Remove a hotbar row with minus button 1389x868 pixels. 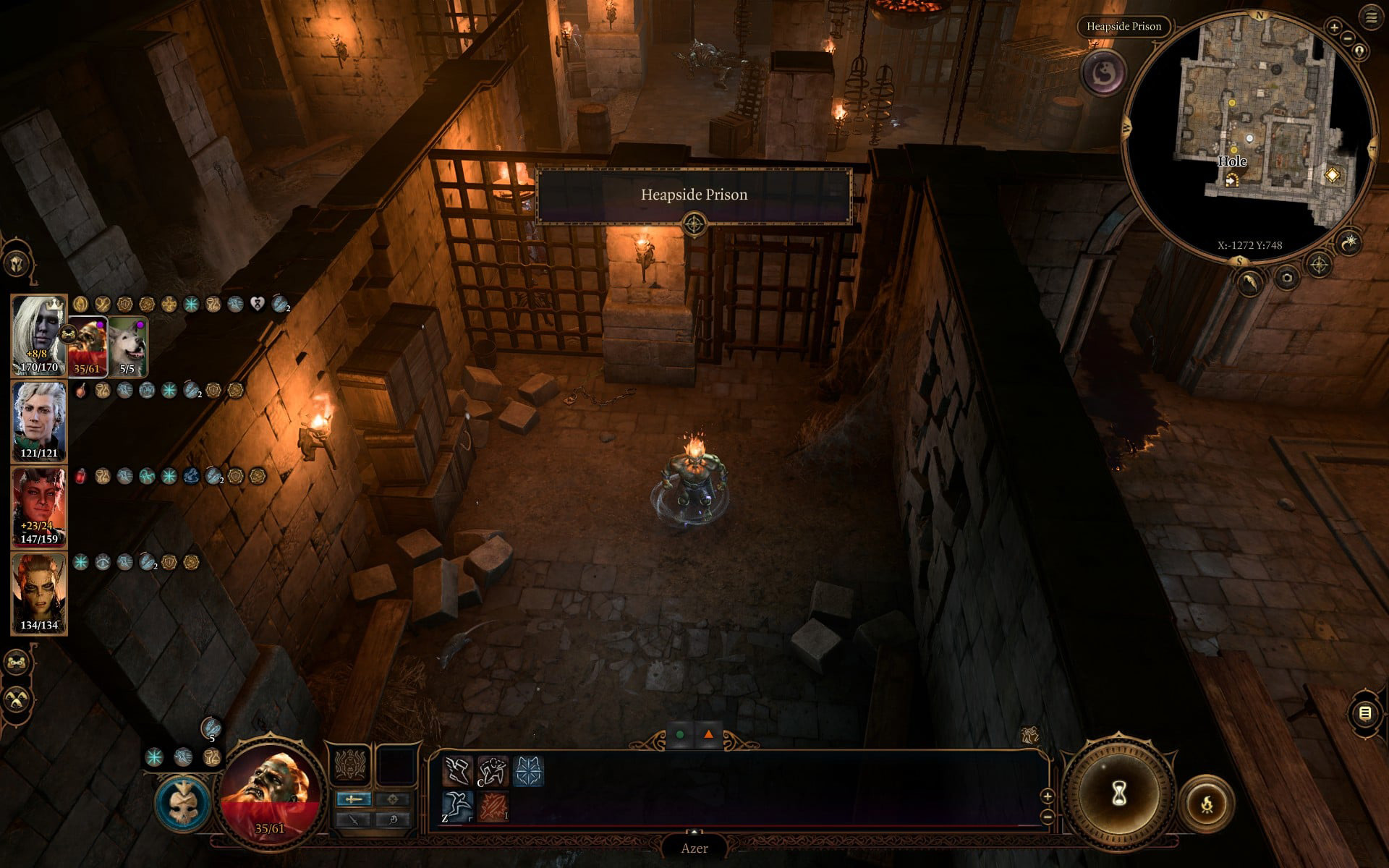[1047, 817]
